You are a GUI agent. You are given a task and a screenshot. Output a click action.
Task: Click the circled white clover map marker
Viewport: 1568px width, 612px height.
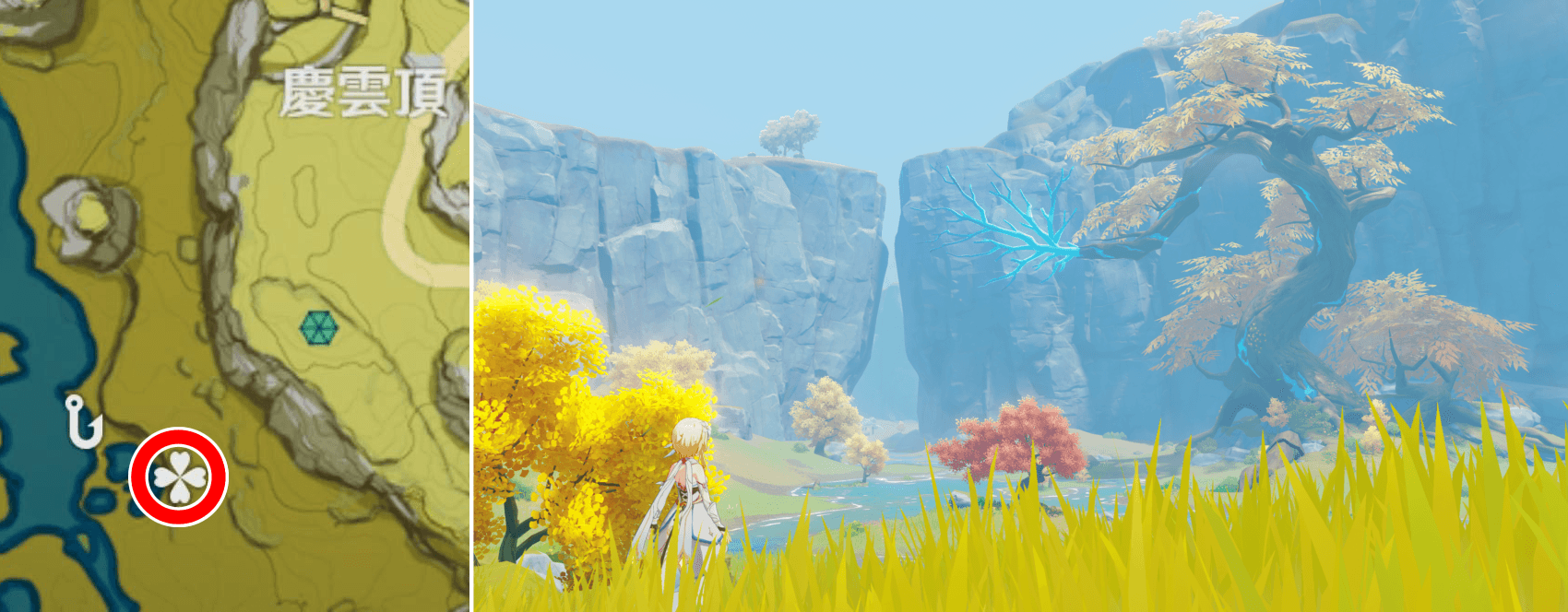point(178,477)
